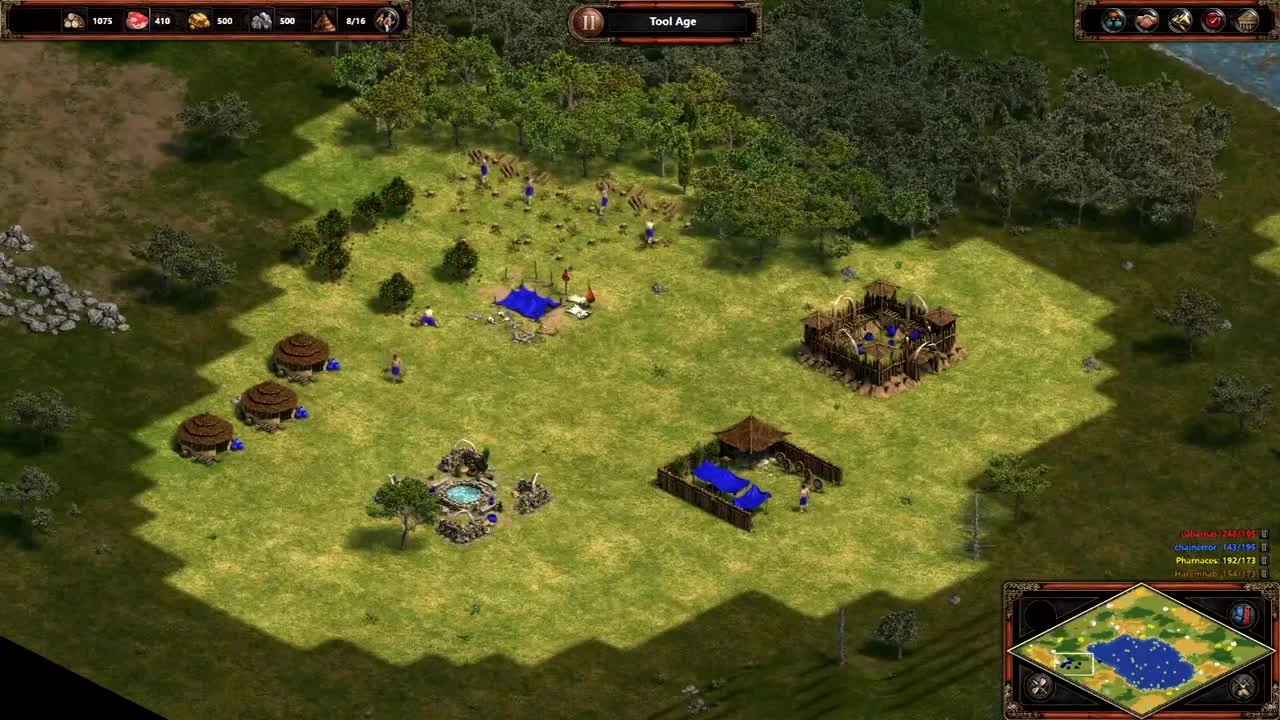This screenshot has width=1280, height=720.
Task: Toggle the flag marker beside chainerror score
Action: click(1265, 547)
